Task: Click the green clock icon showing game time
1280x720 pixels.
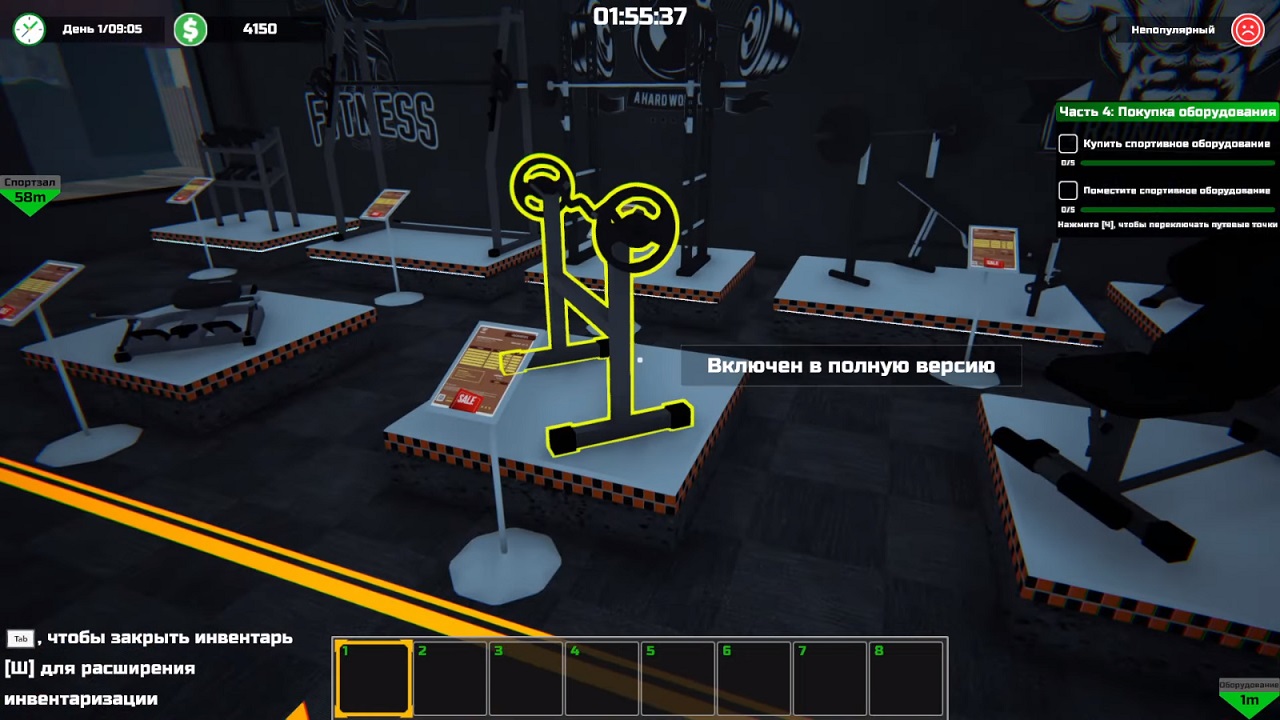Action: (28, 29)
